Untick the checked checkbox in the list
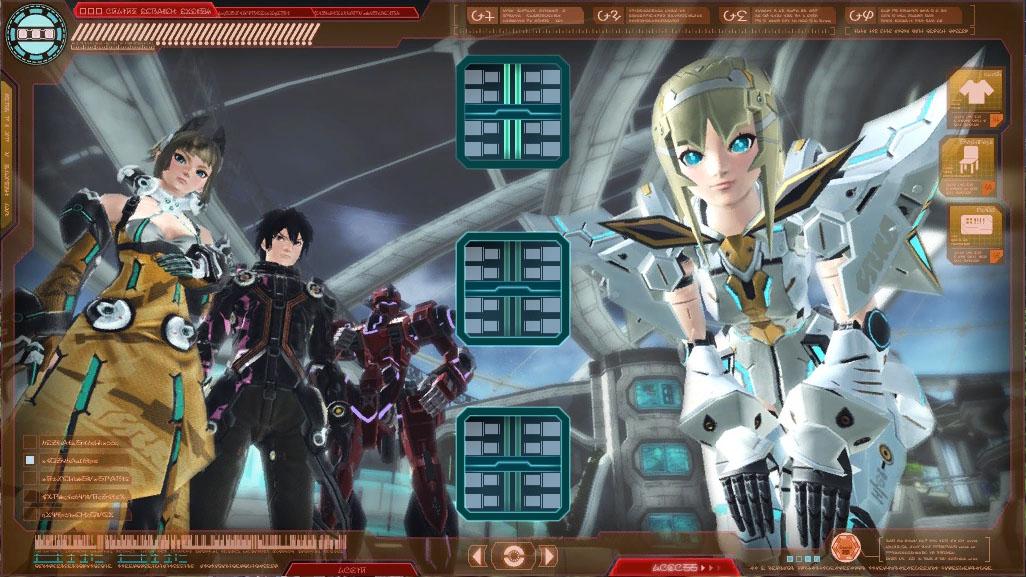Screen dimensions: 1026x577 point(30,460)
